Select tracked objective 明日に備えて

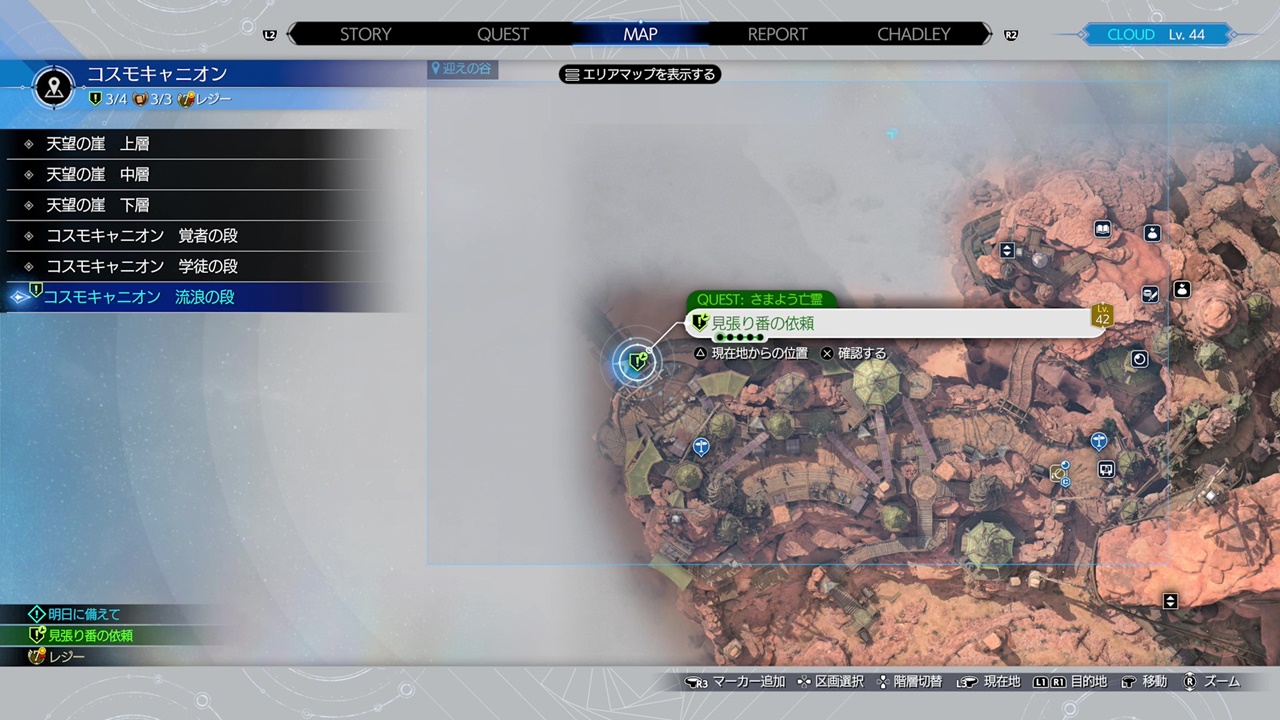click(x=84, y=614)
